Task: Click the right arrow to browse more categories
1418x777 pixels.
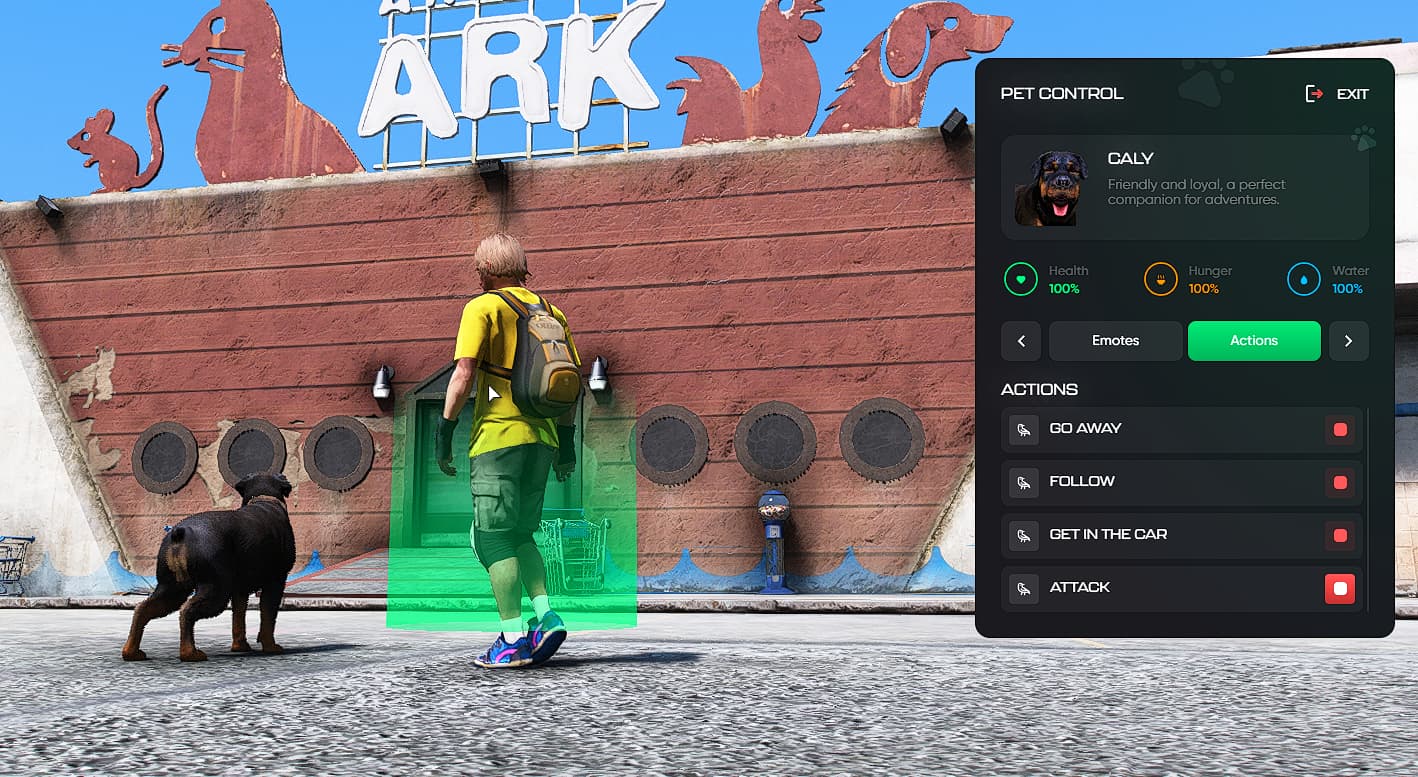Action: 1348,341
